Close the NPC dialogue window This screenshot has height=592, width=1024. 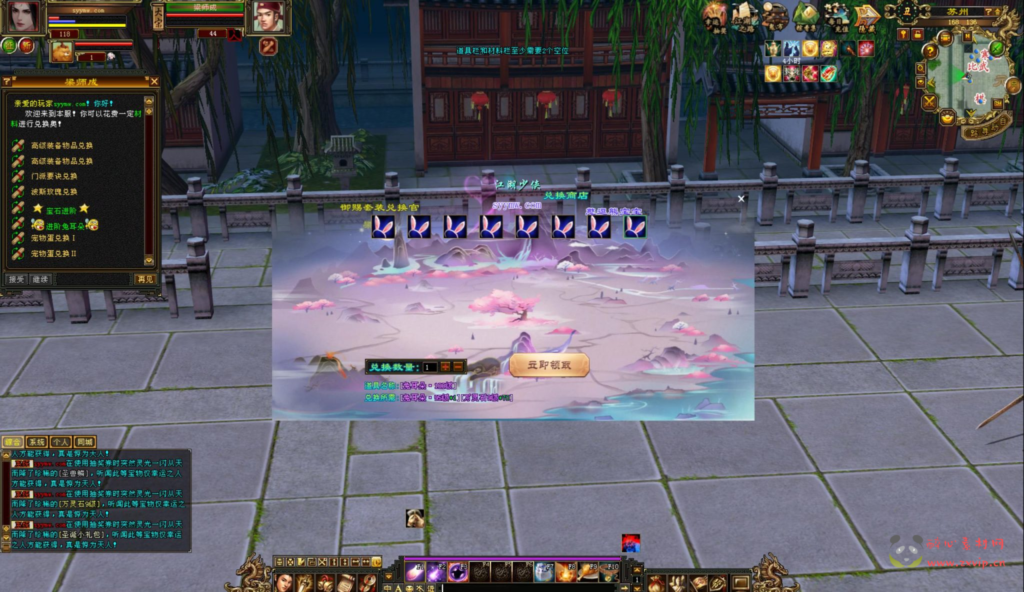(153, 82)
